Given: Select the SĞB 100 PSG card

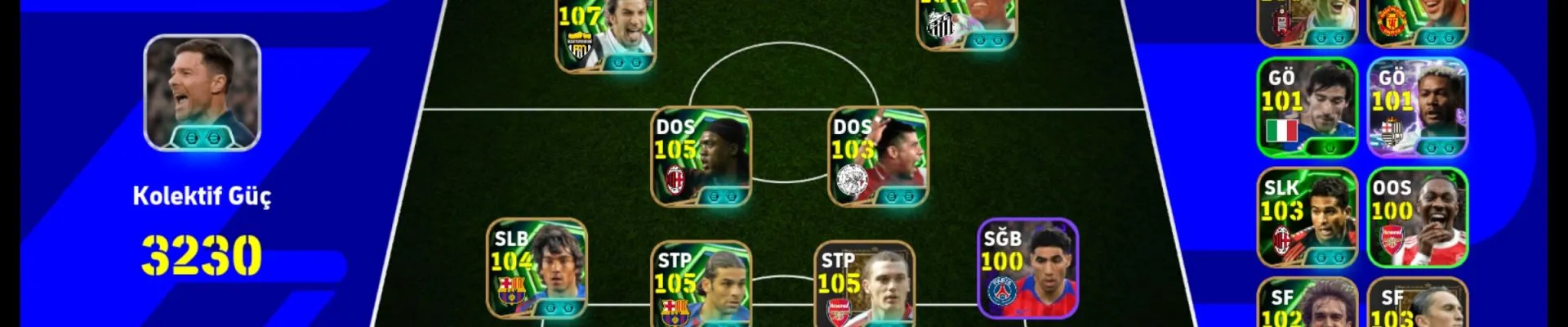Looking at the screenshot, I should pos(1027,267).
